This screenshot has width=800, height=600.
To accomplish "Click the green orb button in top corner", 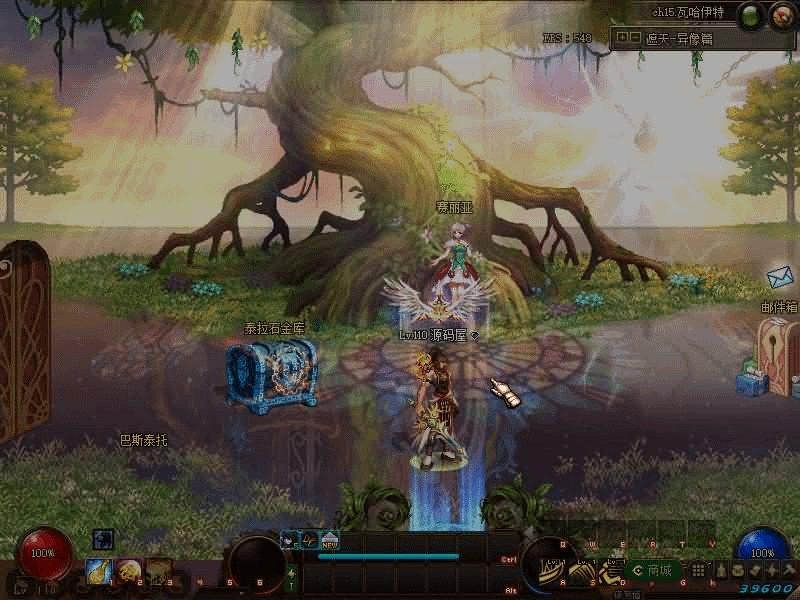I will (x=750, y=14).
